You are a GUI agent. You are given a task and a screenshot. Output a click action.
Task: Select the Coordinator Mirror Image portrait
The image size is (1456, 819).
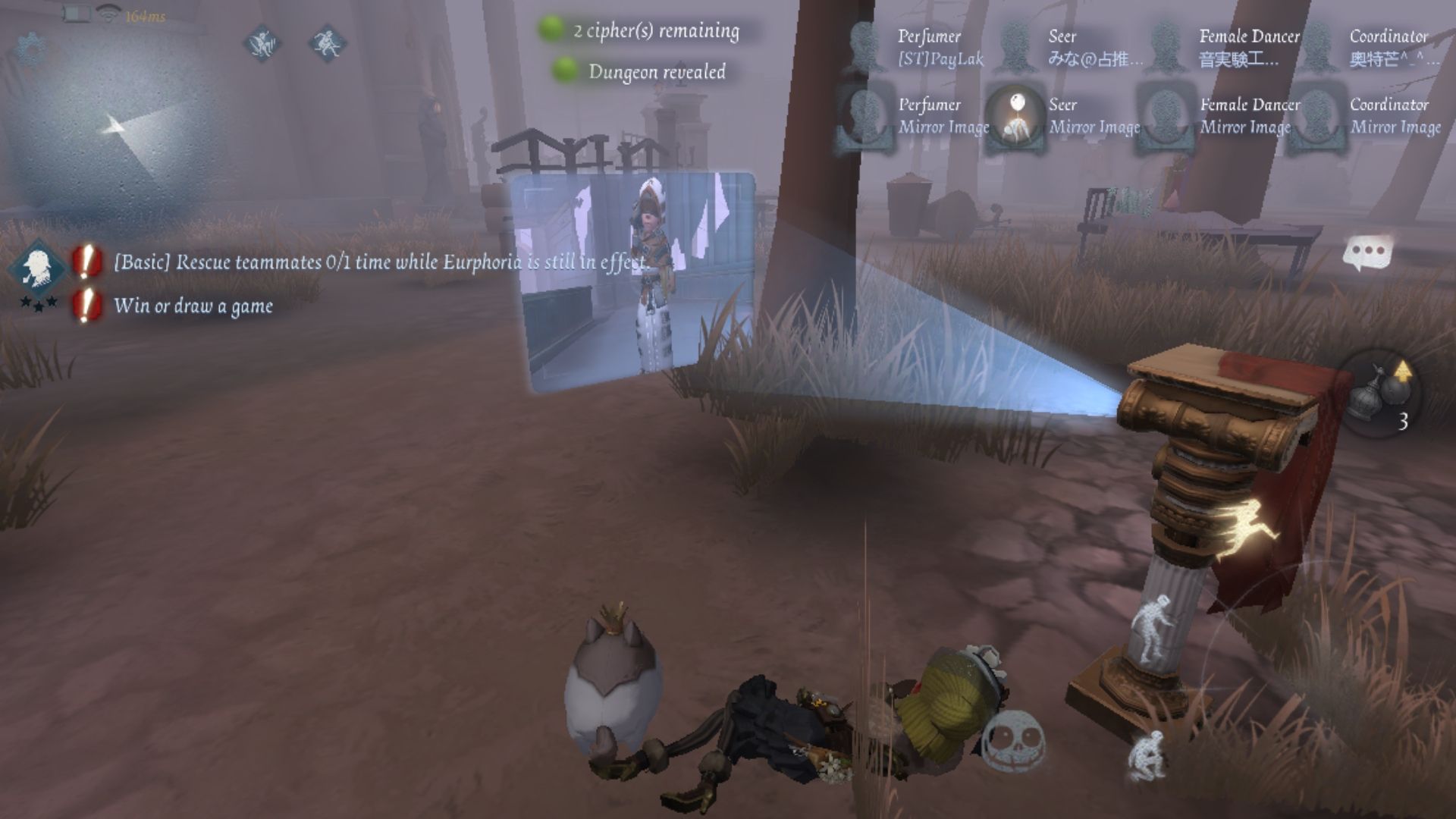click(x=1316, y=118)
